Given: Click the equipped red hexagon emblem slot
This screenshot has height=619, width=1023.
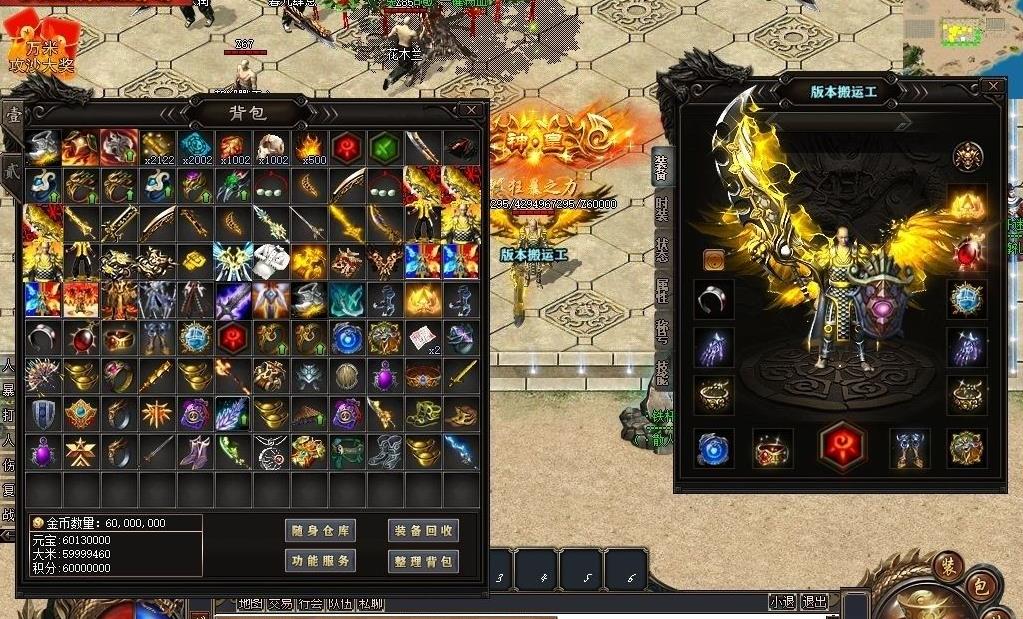Looking at the screenshot, I should coord(841,446).
